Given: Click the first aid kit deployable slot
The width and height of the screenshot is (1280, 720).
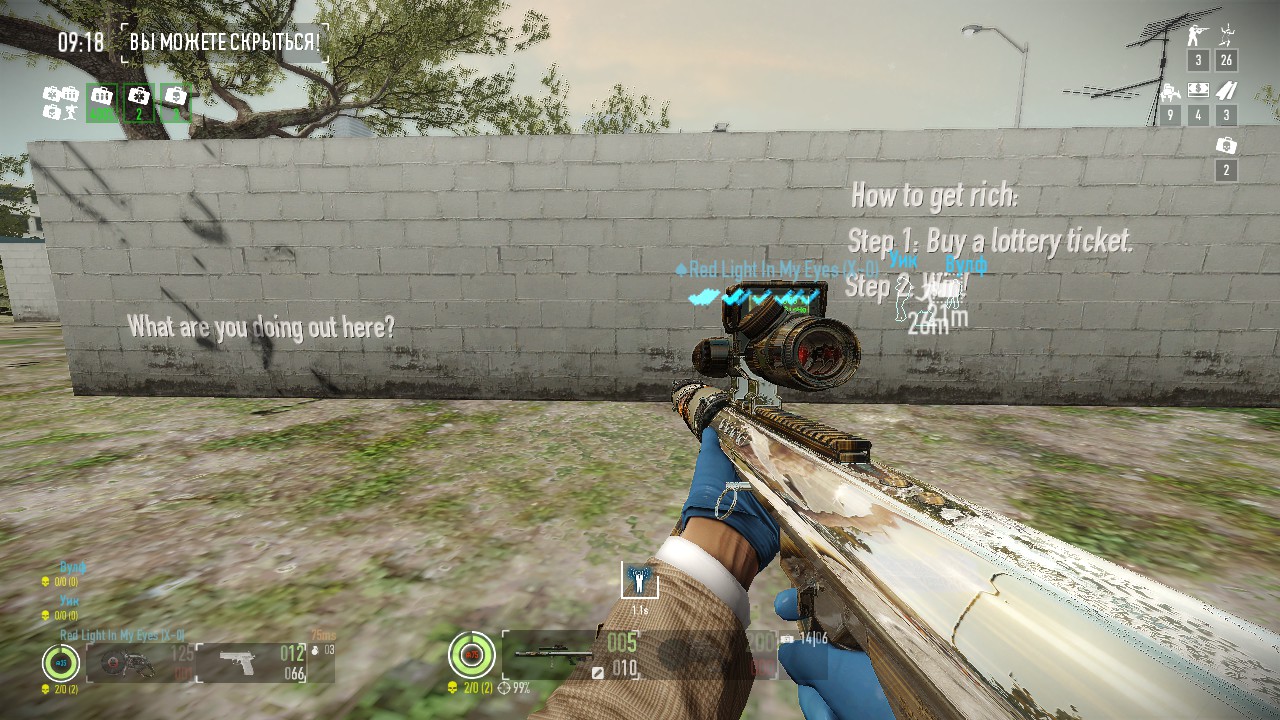Looking at the screenshot, I should [176, 102].
